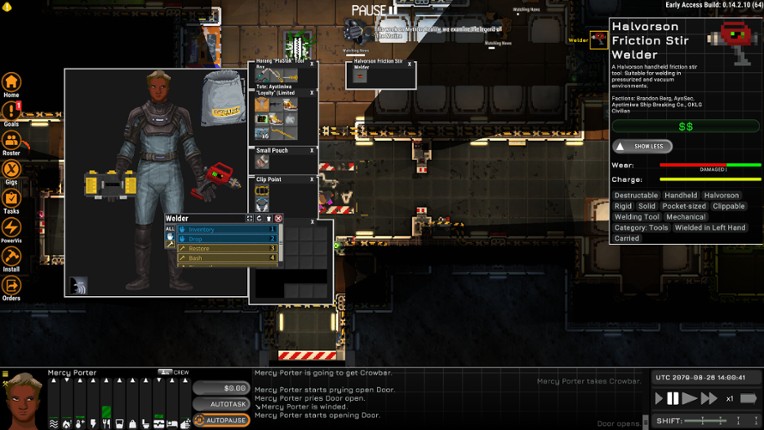Open the Goals panel
This screenshot has height=430, width=764.
[11, 113]
